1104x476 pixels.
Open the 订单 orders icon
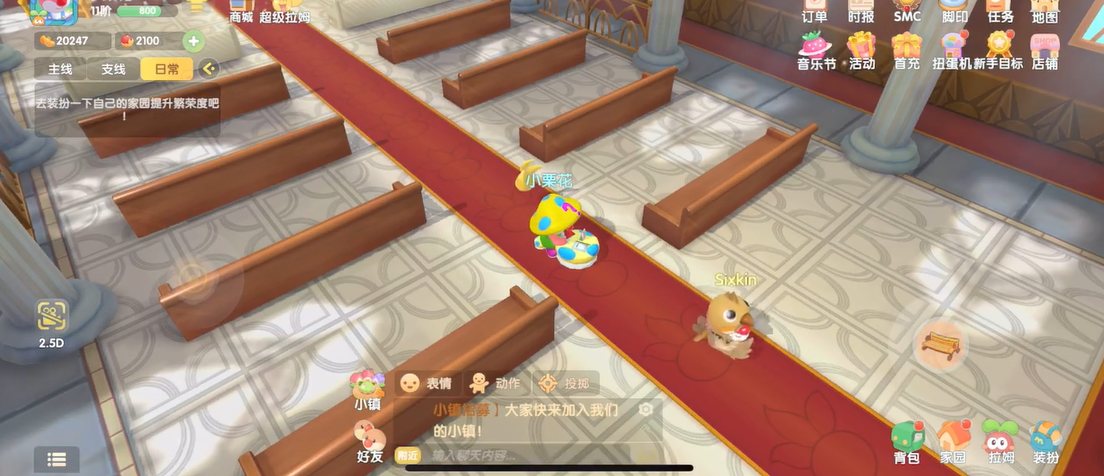815,11
